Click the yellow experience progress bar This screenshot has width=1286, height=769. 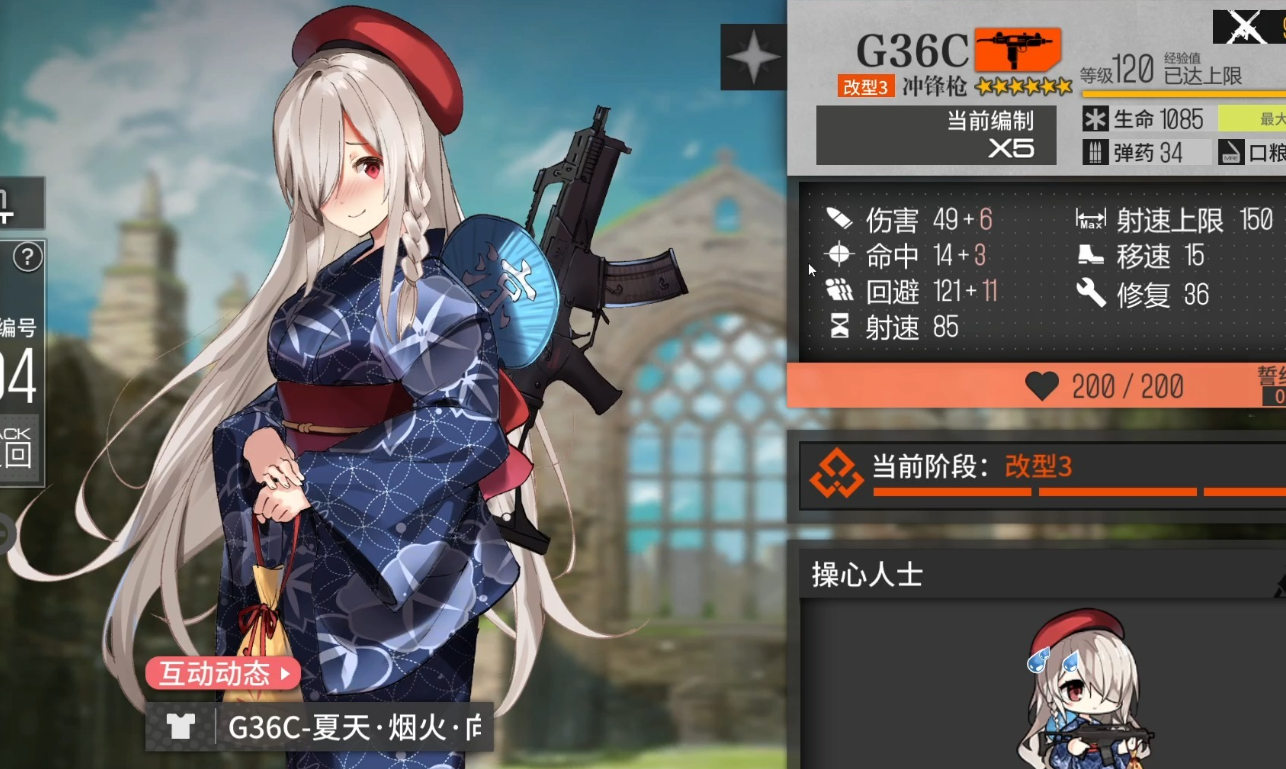(1180, 92)
